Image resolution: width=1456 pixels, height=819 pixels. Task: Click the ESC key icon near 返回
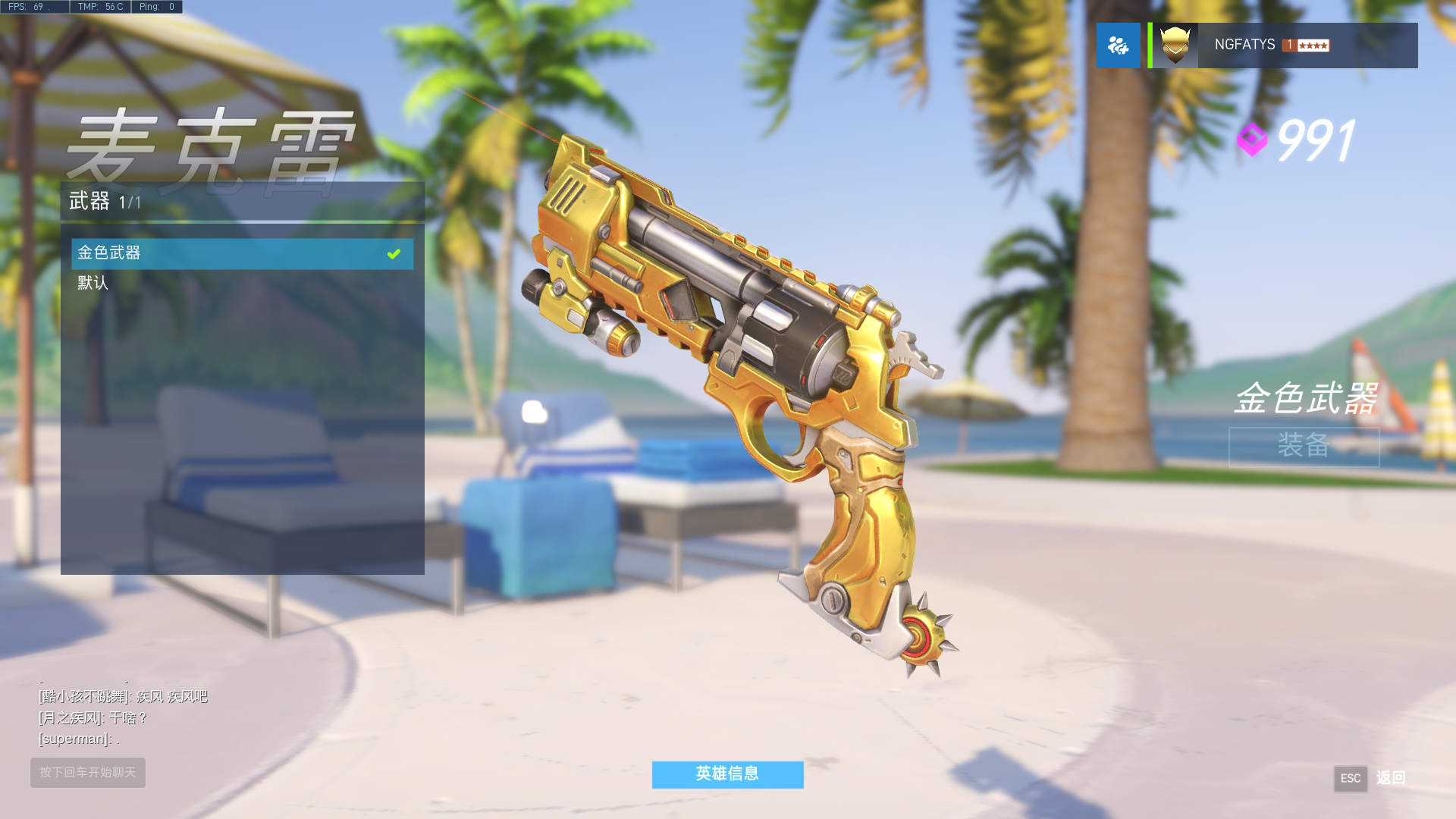(1351, 778)
